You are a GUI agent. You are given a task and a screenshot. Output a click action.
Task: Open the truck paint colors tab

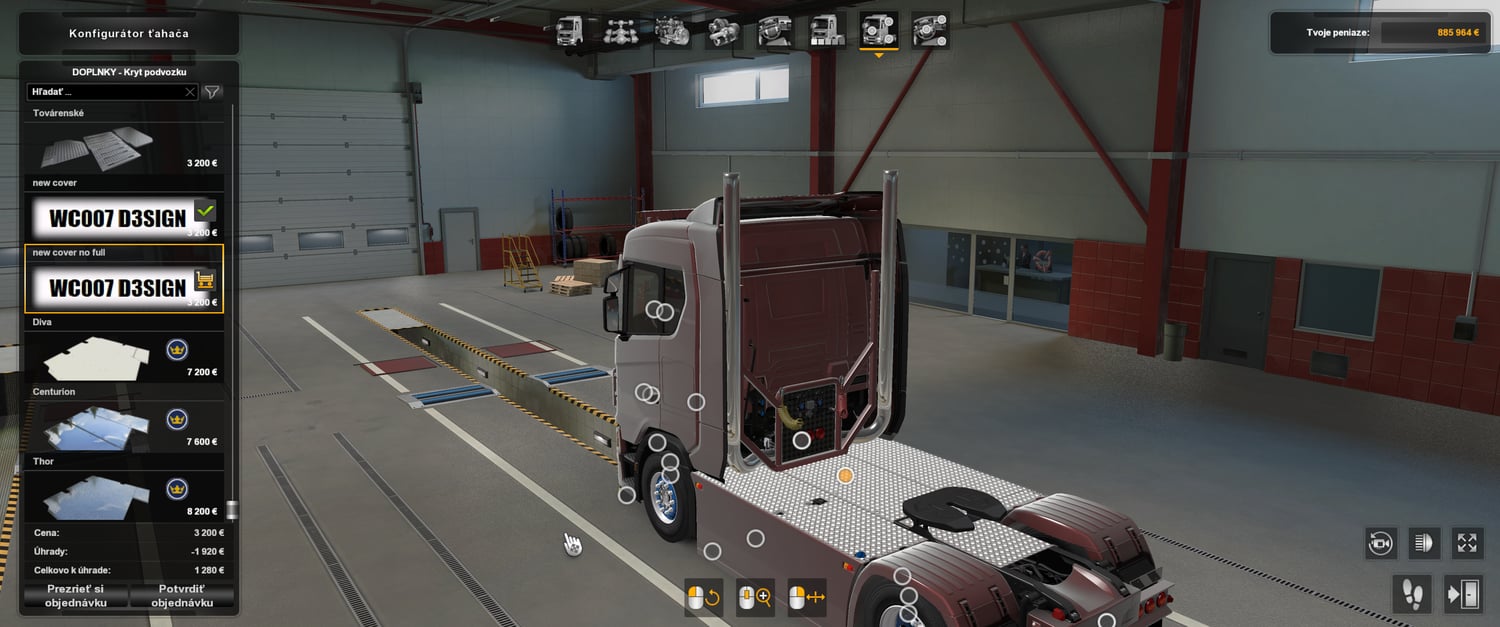pos(827,31)
